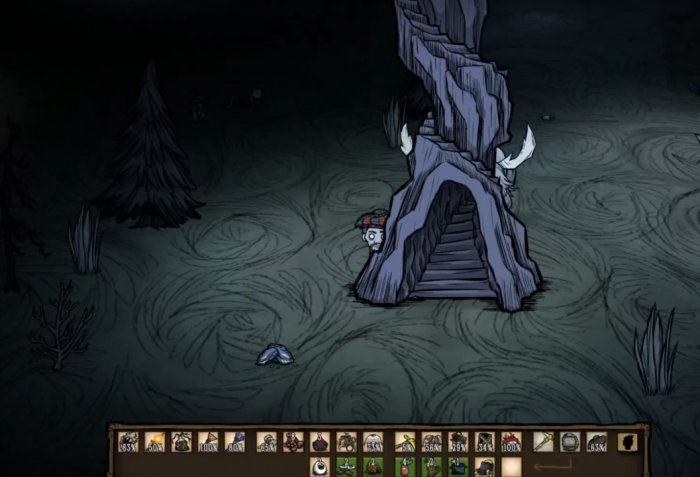Select the first inventory slot showing 83%

click(129, 442)
